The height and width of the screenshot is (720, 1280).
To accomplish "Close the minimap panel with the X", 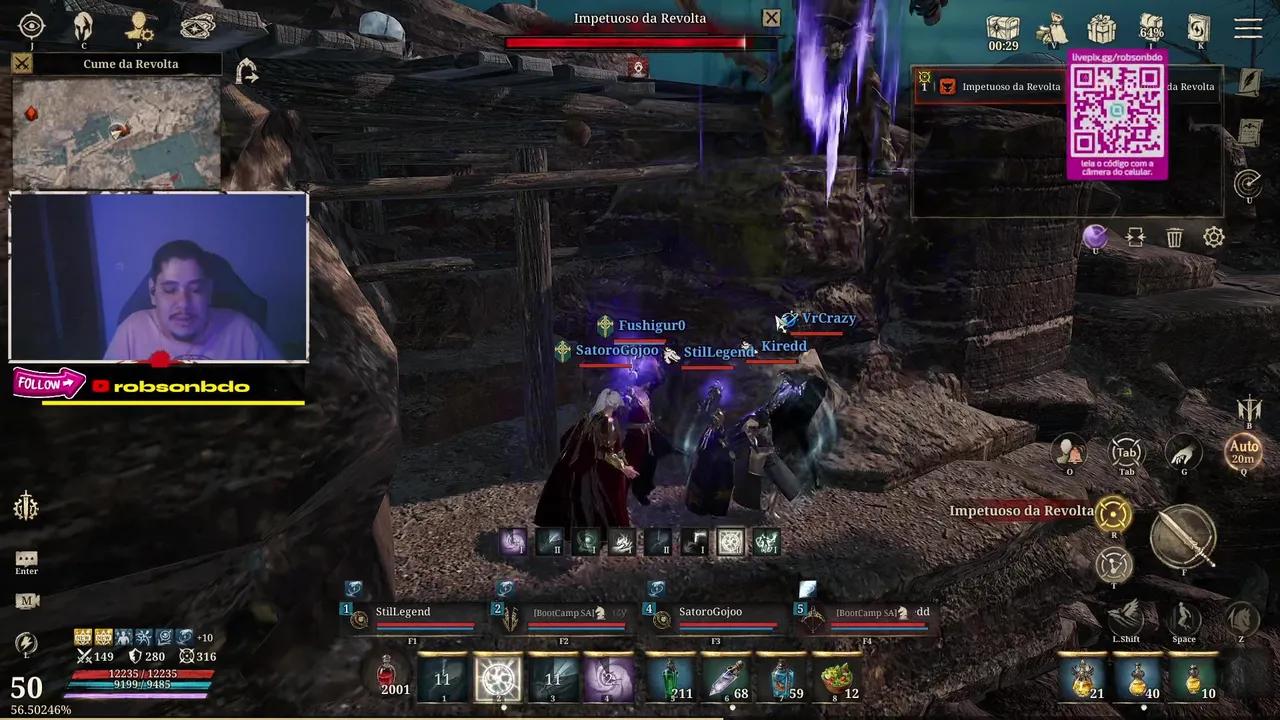I will pyautogui.click(x=22, y=64).
